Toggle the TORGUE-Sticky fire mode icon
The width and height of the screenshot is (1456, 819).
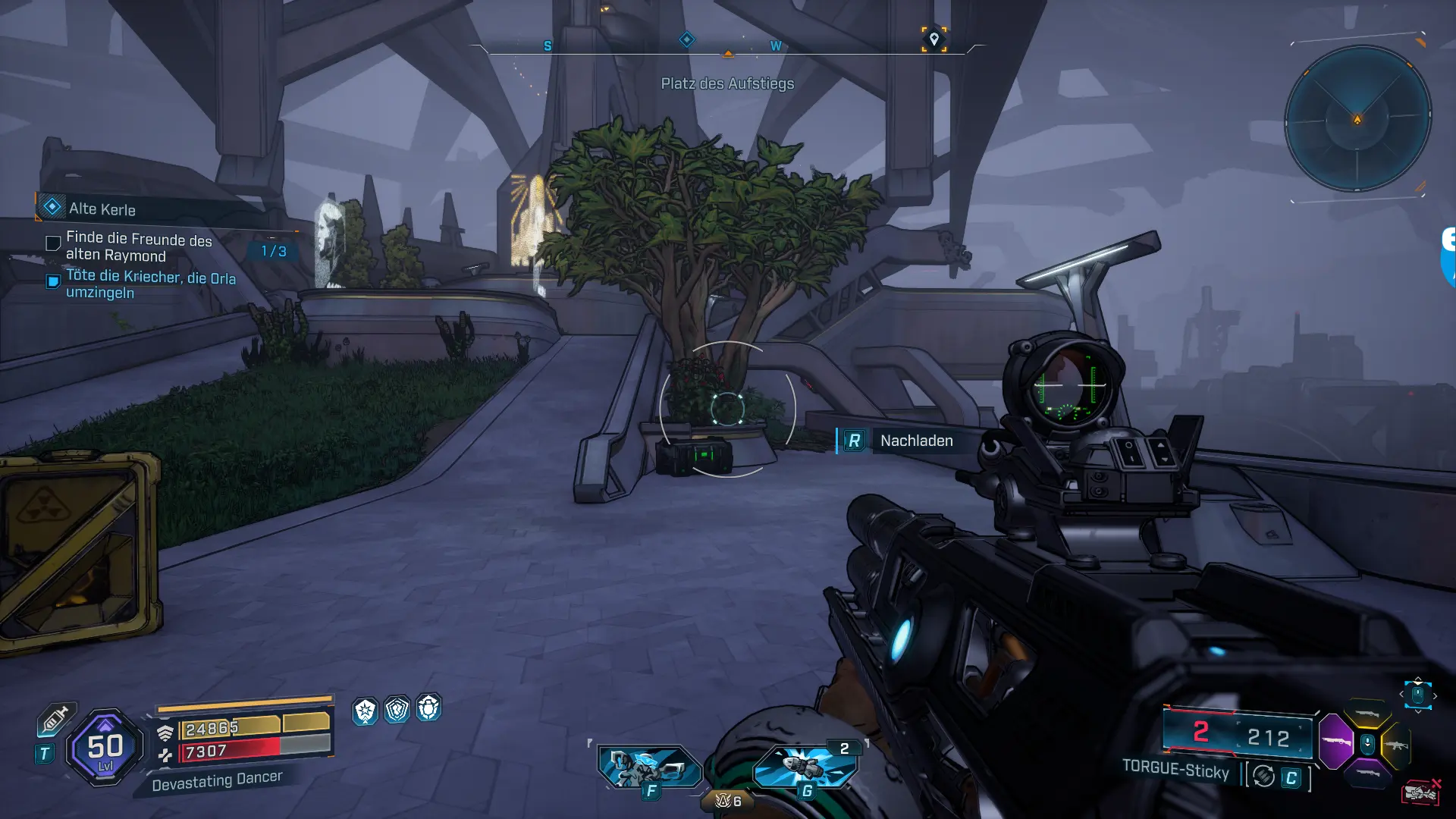1263,777
